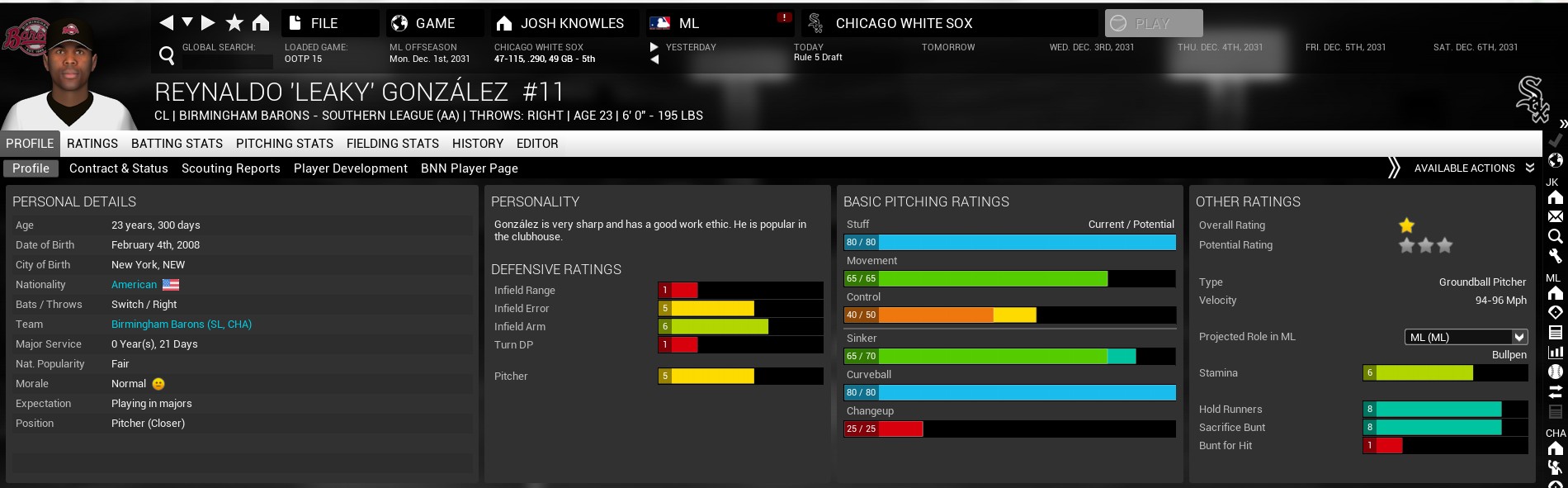Show the Fielding Stats tab
The image size is (1568, 488).
click(x=393, y=144)
